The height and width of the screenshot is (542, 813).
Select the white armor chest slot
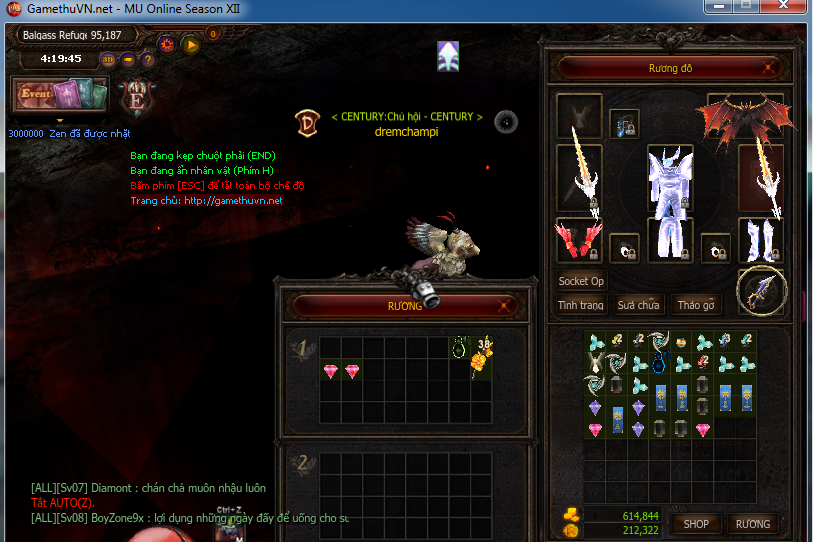(x=670, y=182)
